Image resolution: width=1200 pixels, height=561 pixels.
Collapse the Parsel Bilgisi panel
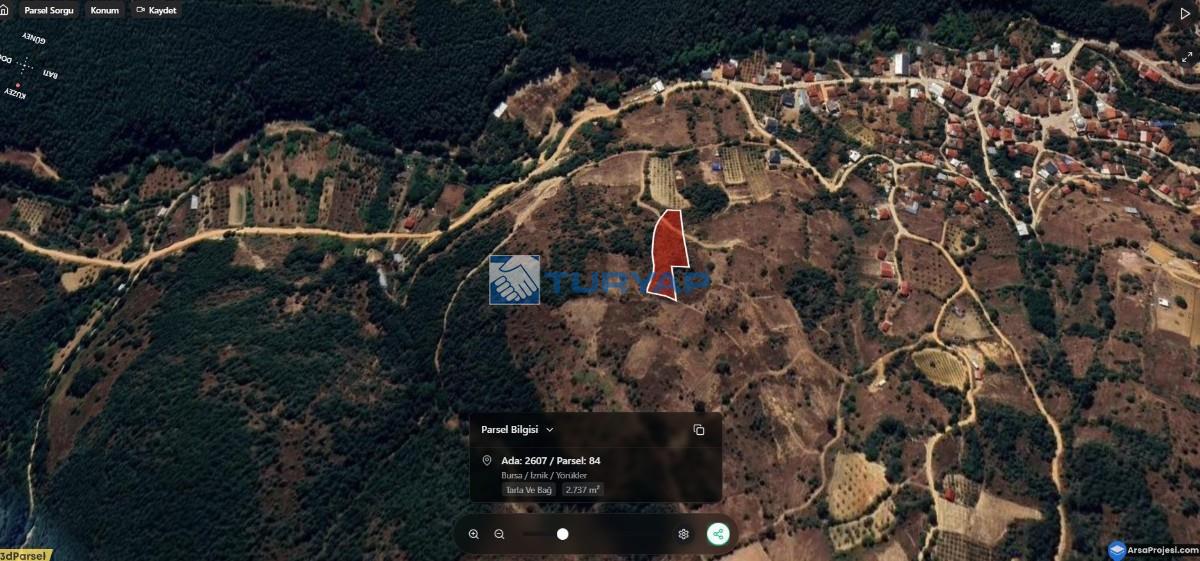[550, 430]
